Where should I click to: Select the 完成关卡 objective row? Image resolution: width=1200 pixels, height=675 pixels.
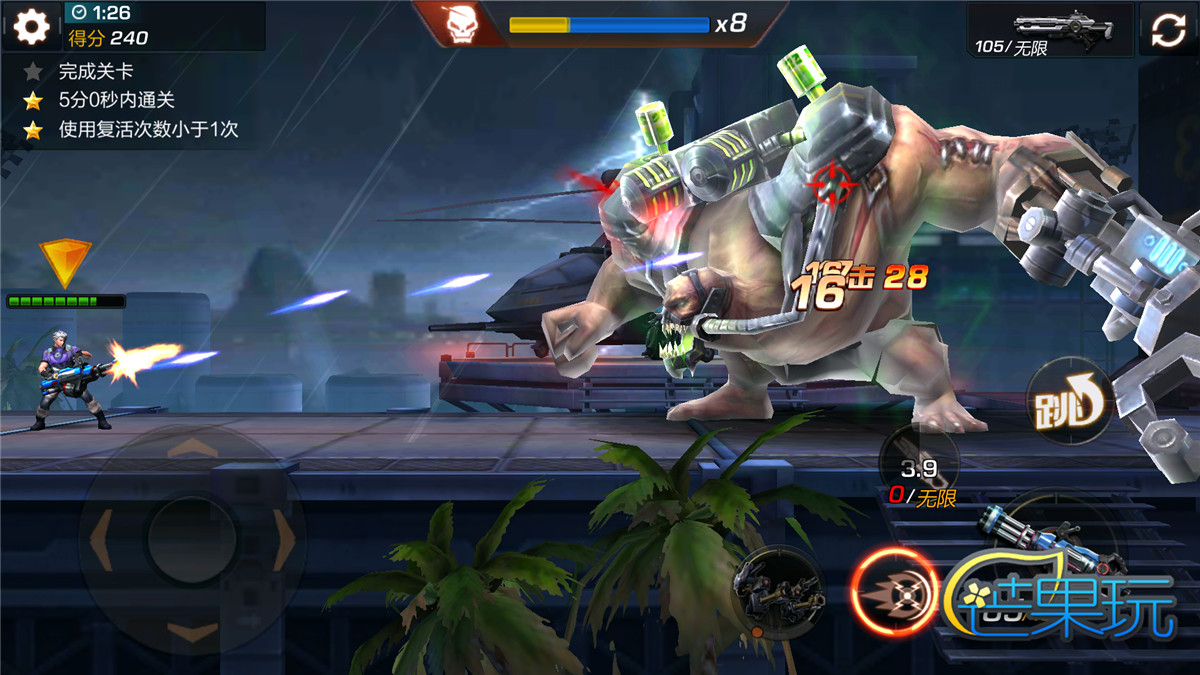pyautogui.click(x=96, y=72)
